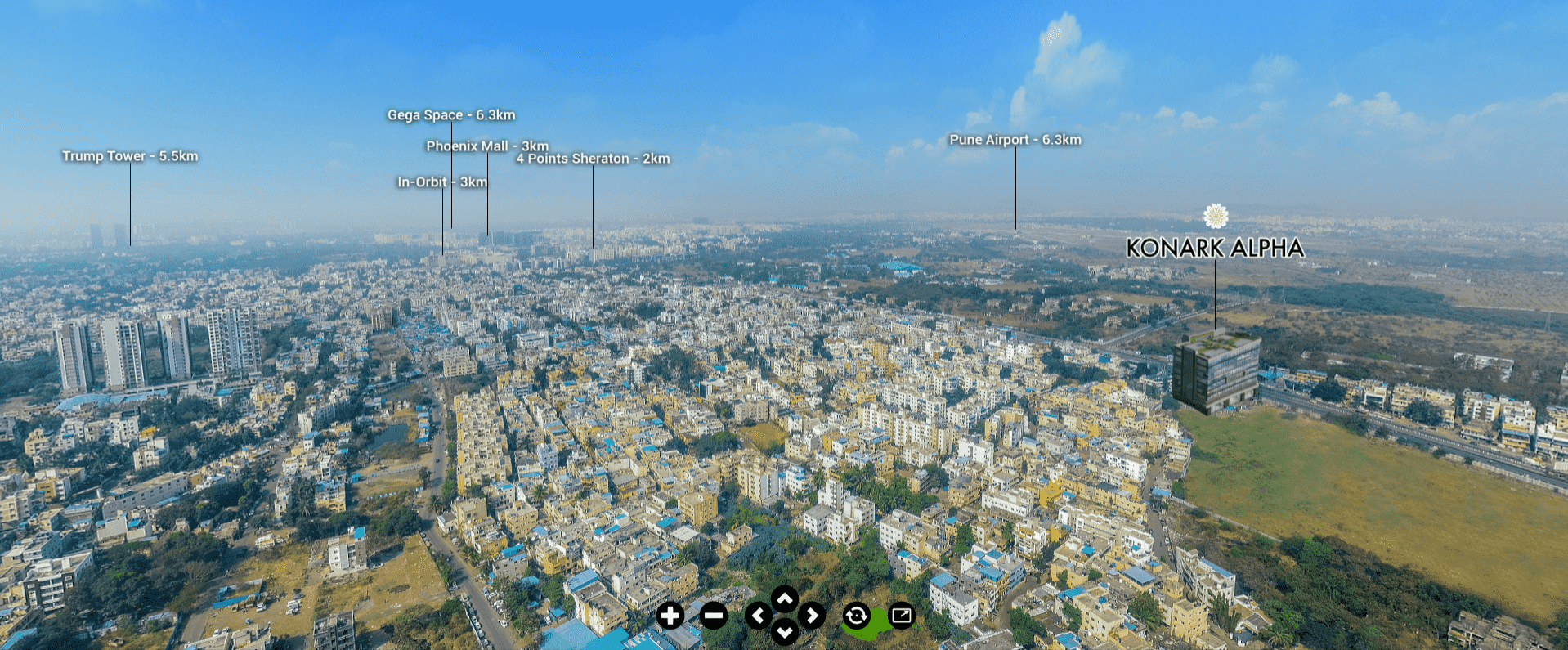Zoom in with the plus button
1568x650 pixels.
pyautogui.click(x=670, y=616)
